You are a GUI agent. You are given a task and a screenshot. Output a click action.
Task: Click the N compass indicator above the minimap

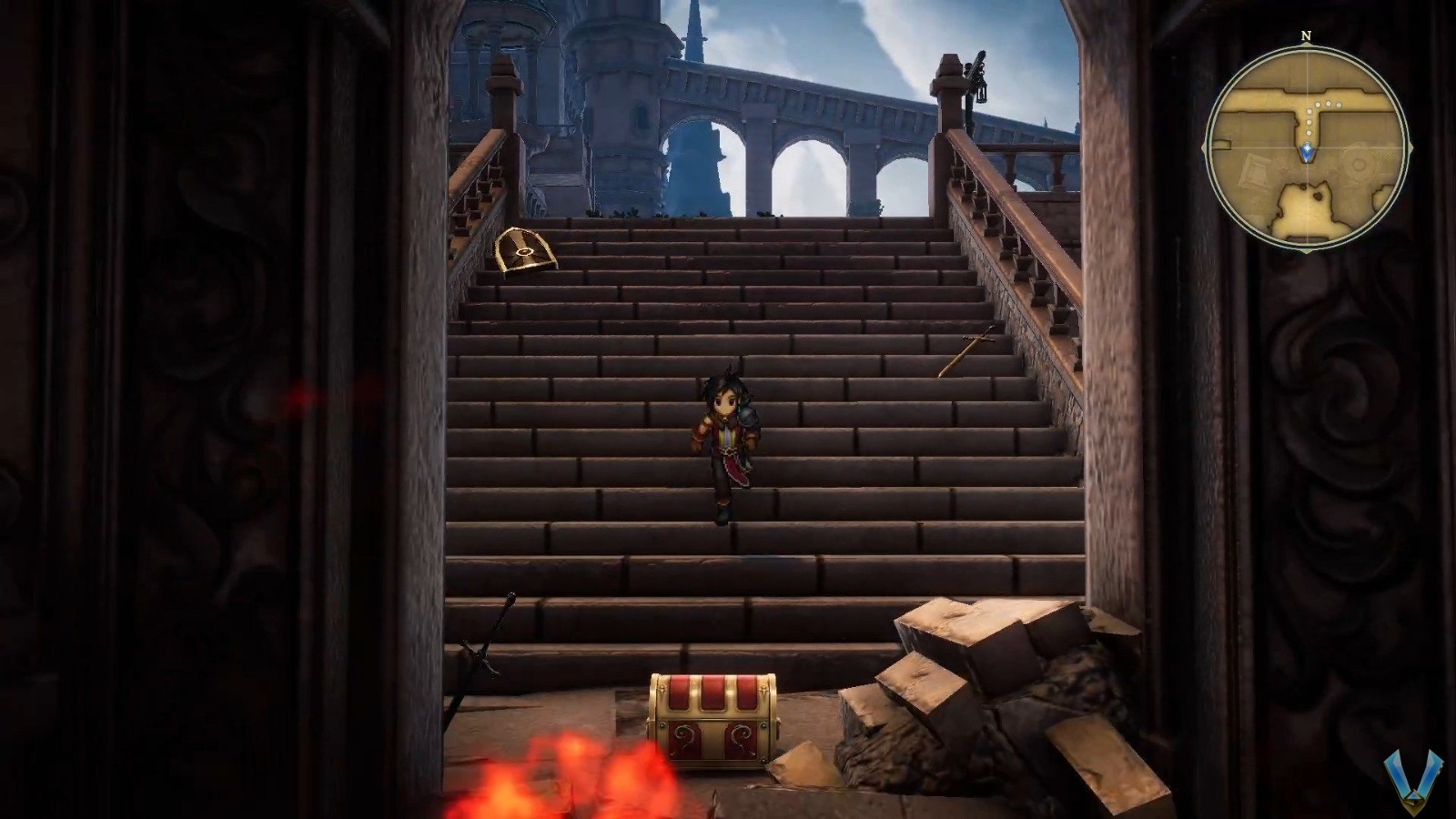[1306, 35]
